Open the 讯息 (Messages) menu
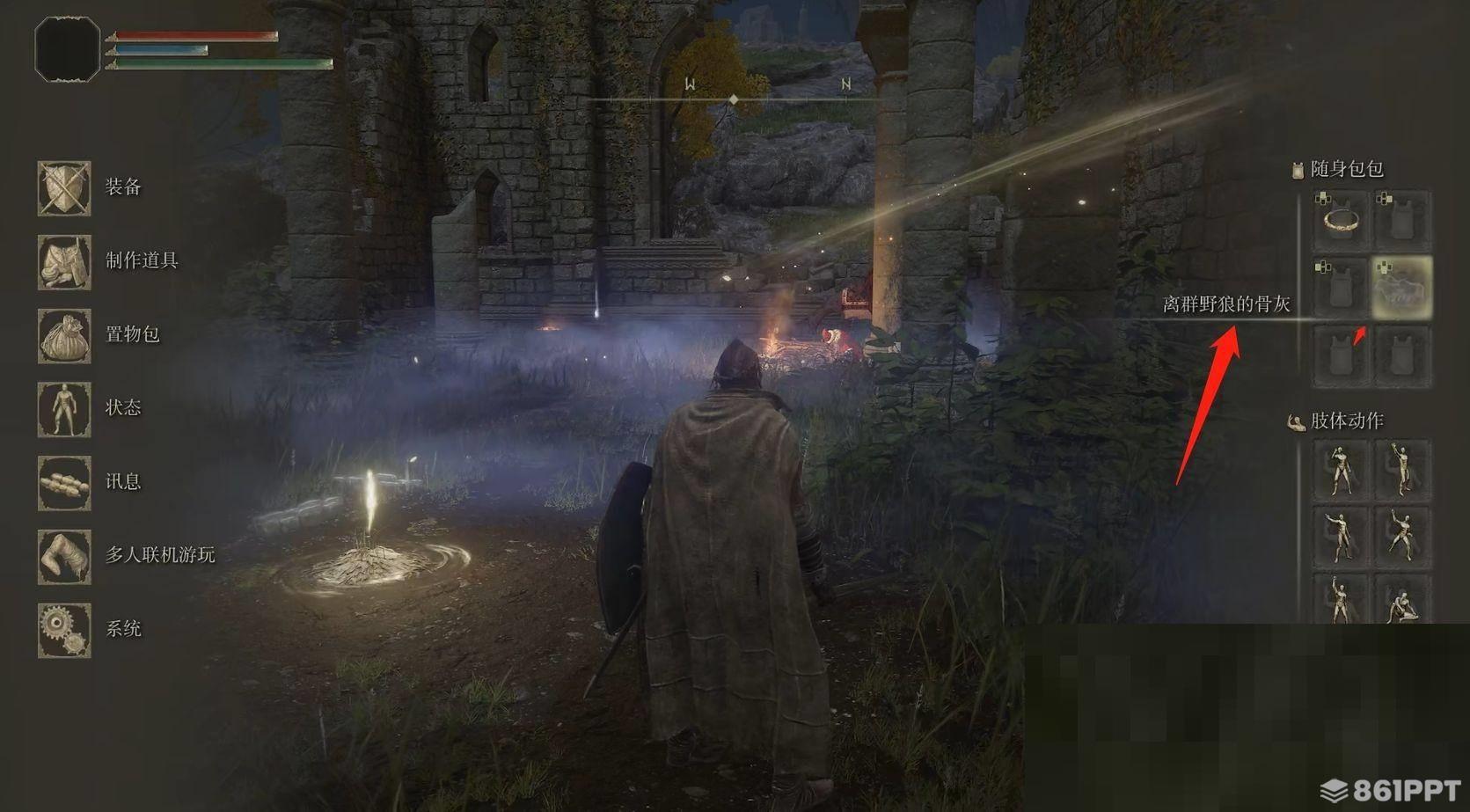This screenshot has width=1470, height=812. (64, 482)
